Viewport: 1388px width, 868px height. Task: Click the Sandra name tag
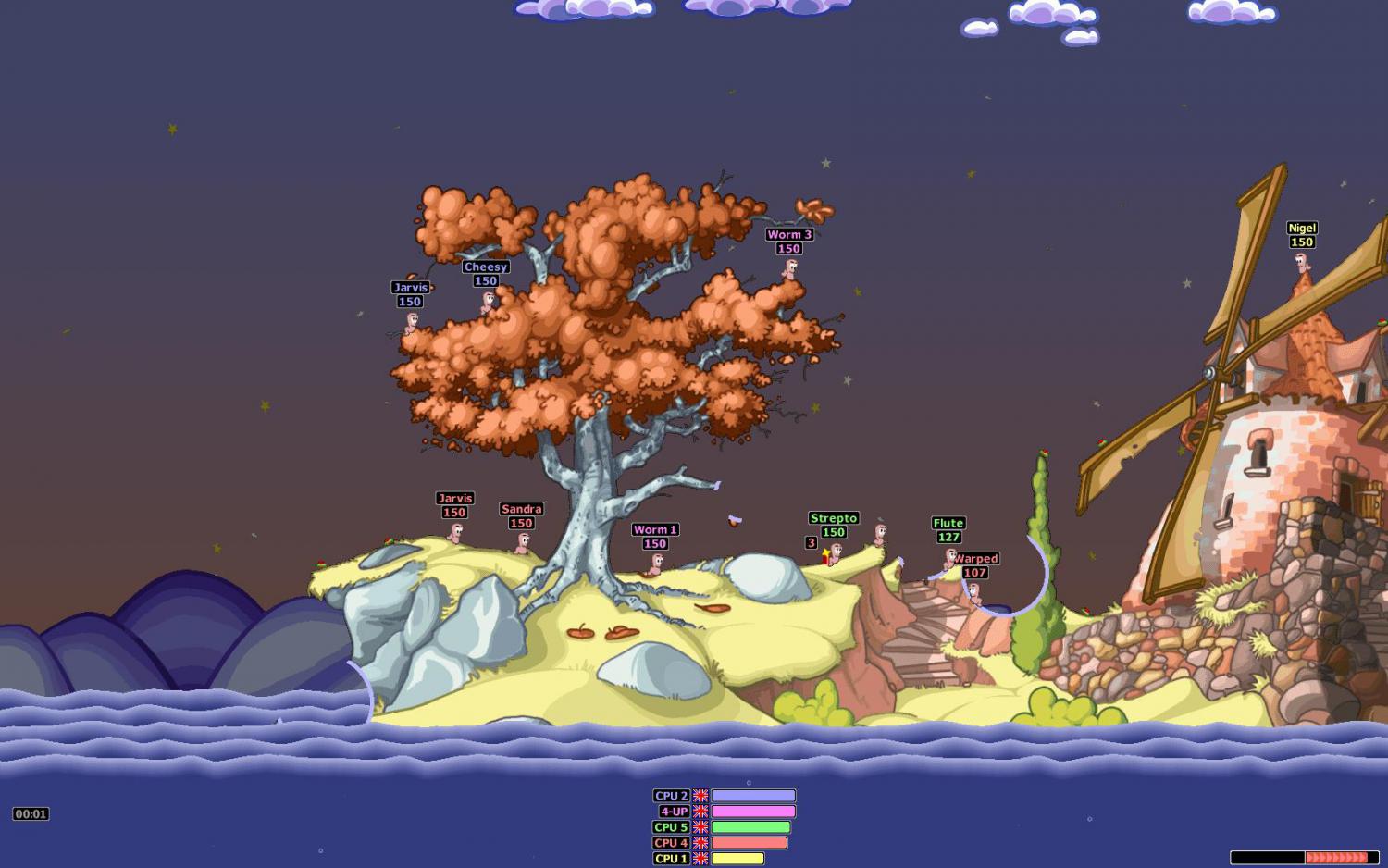pos(519,509)
